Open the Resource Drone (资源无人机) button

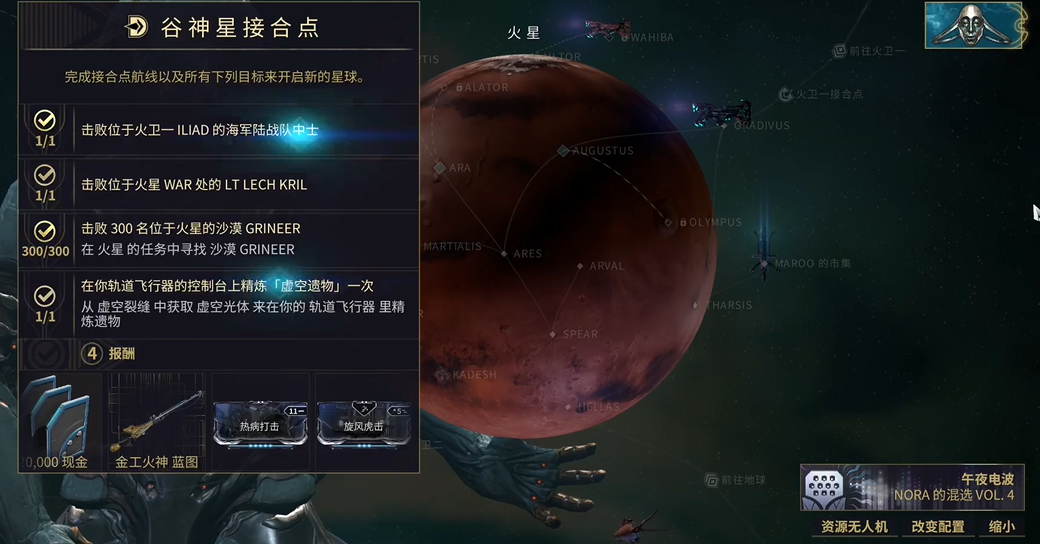click(x=854, y=527)
